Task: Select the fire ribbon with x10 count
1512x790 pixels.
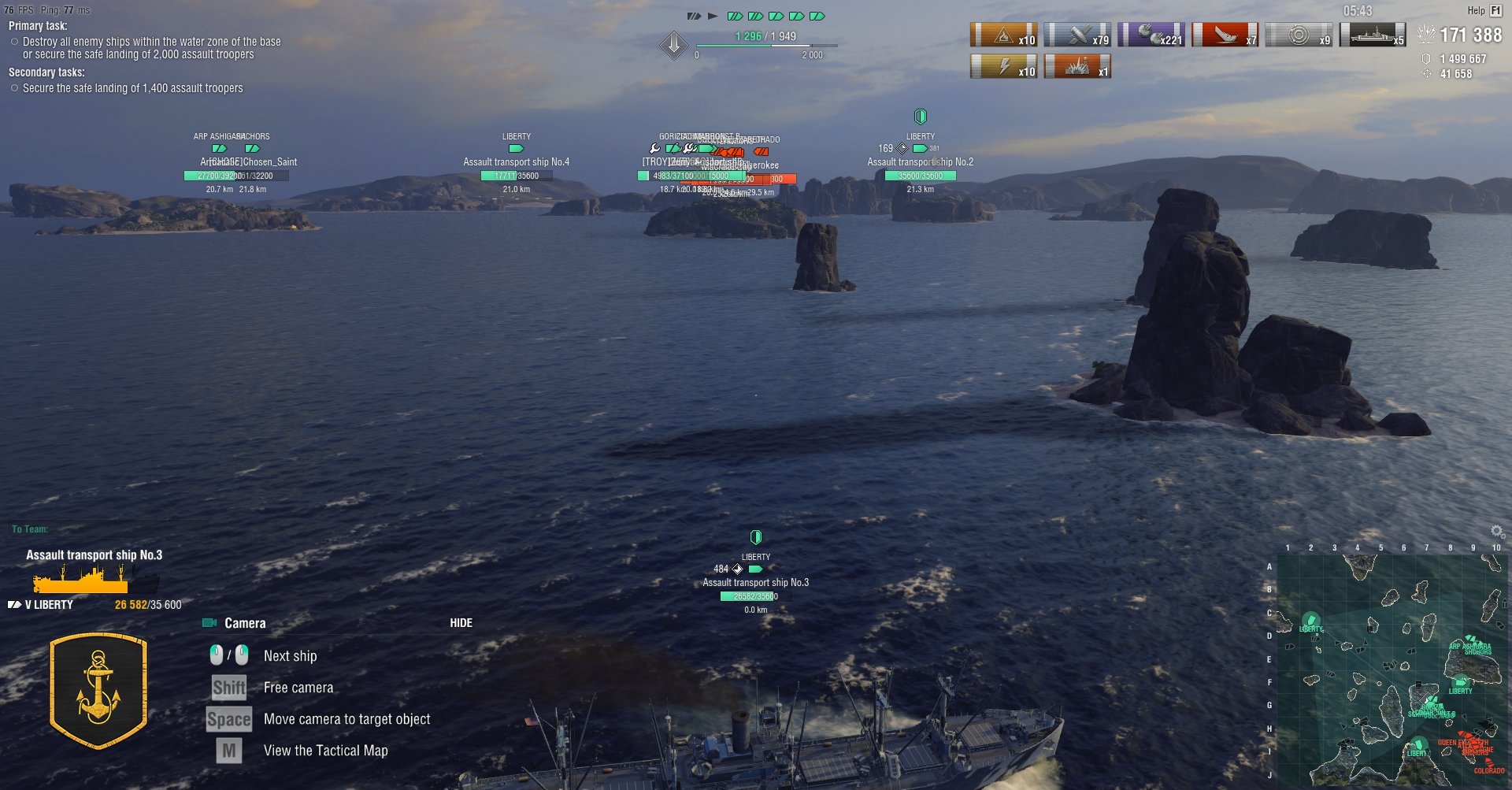Action: coord(1004,35)
